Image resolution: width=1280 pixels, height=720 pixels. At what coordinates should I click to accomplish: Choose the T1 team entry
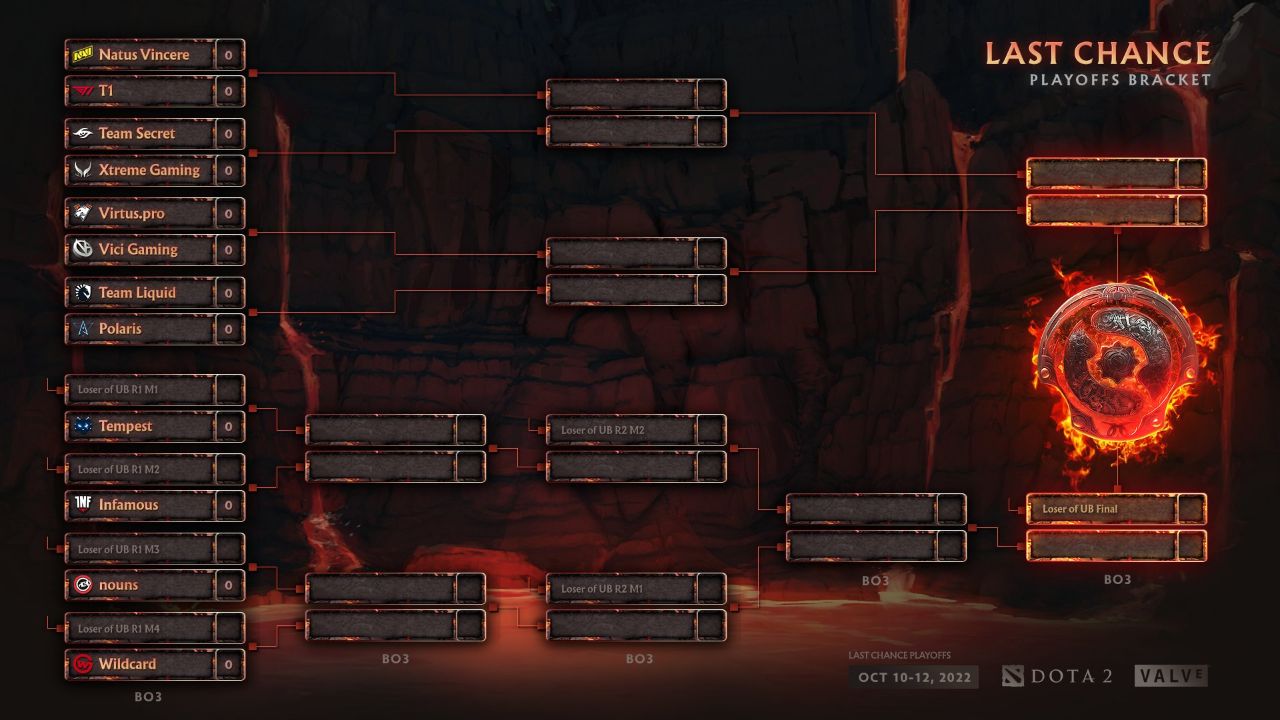tap(142, 91)
